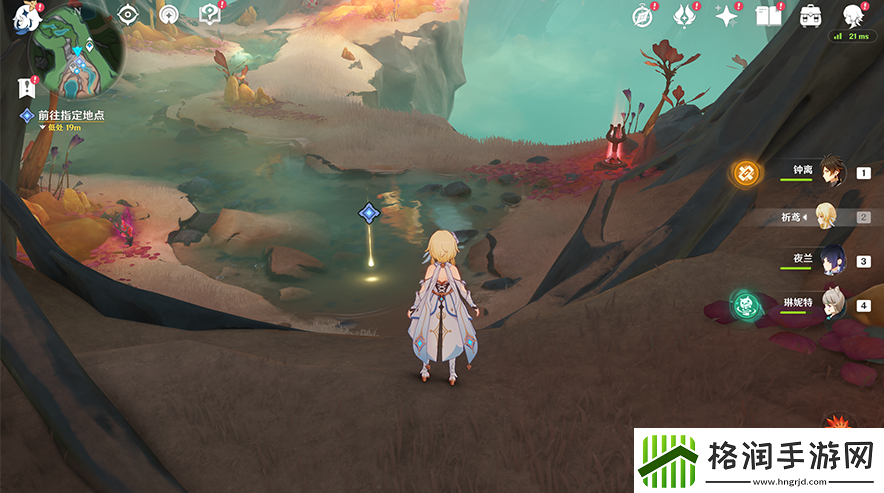Open the tutorial book with question mark
The image size is (884, 493).
(x=210, y=14)
